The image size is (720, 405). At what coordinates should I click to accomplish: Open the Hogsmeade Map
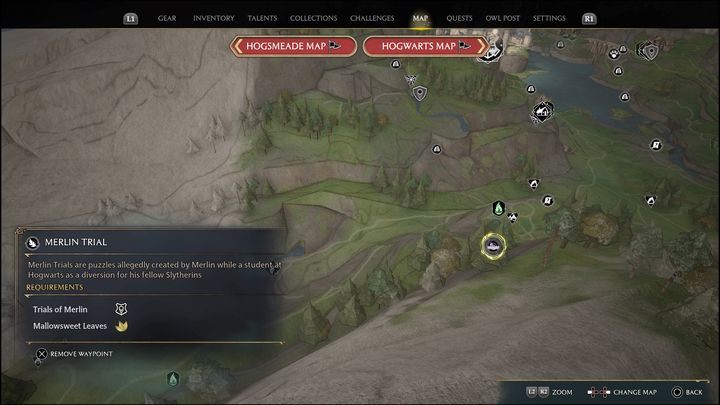pyautogui.click(x=293, y=45)
